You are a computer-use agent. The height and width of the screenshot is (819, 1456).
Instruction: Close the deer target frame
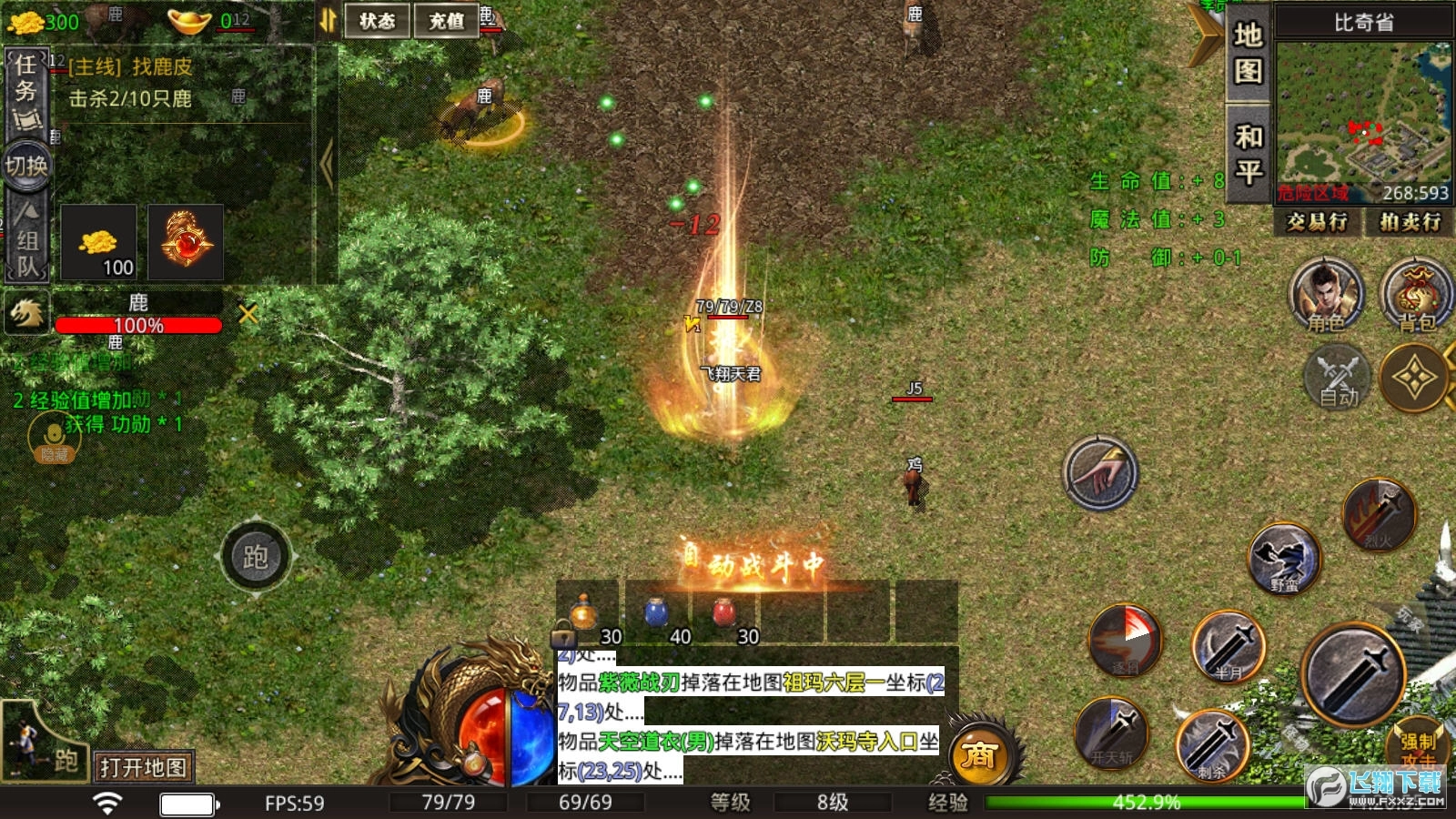[x=248, y=314]
